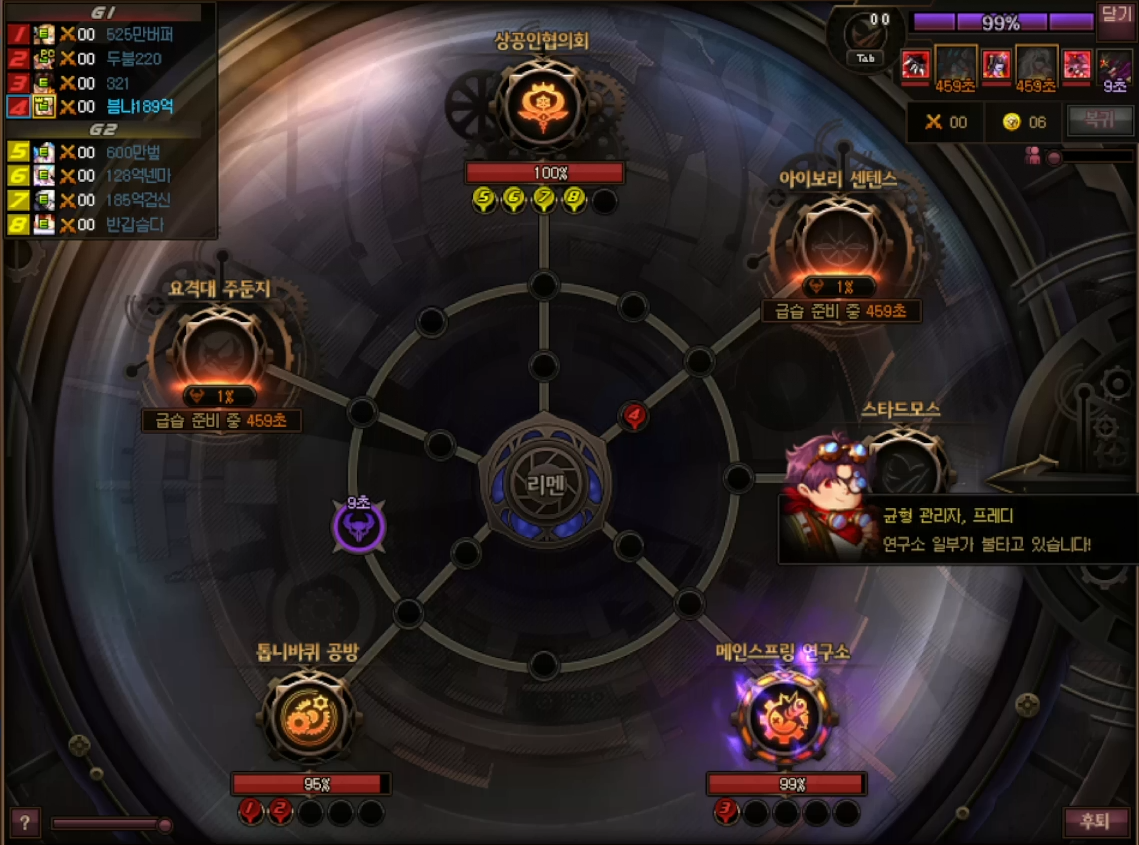Viewport: 1139px width, 845px height.
Task: Open the question mark help button
Action: click(x=24, y=823)
